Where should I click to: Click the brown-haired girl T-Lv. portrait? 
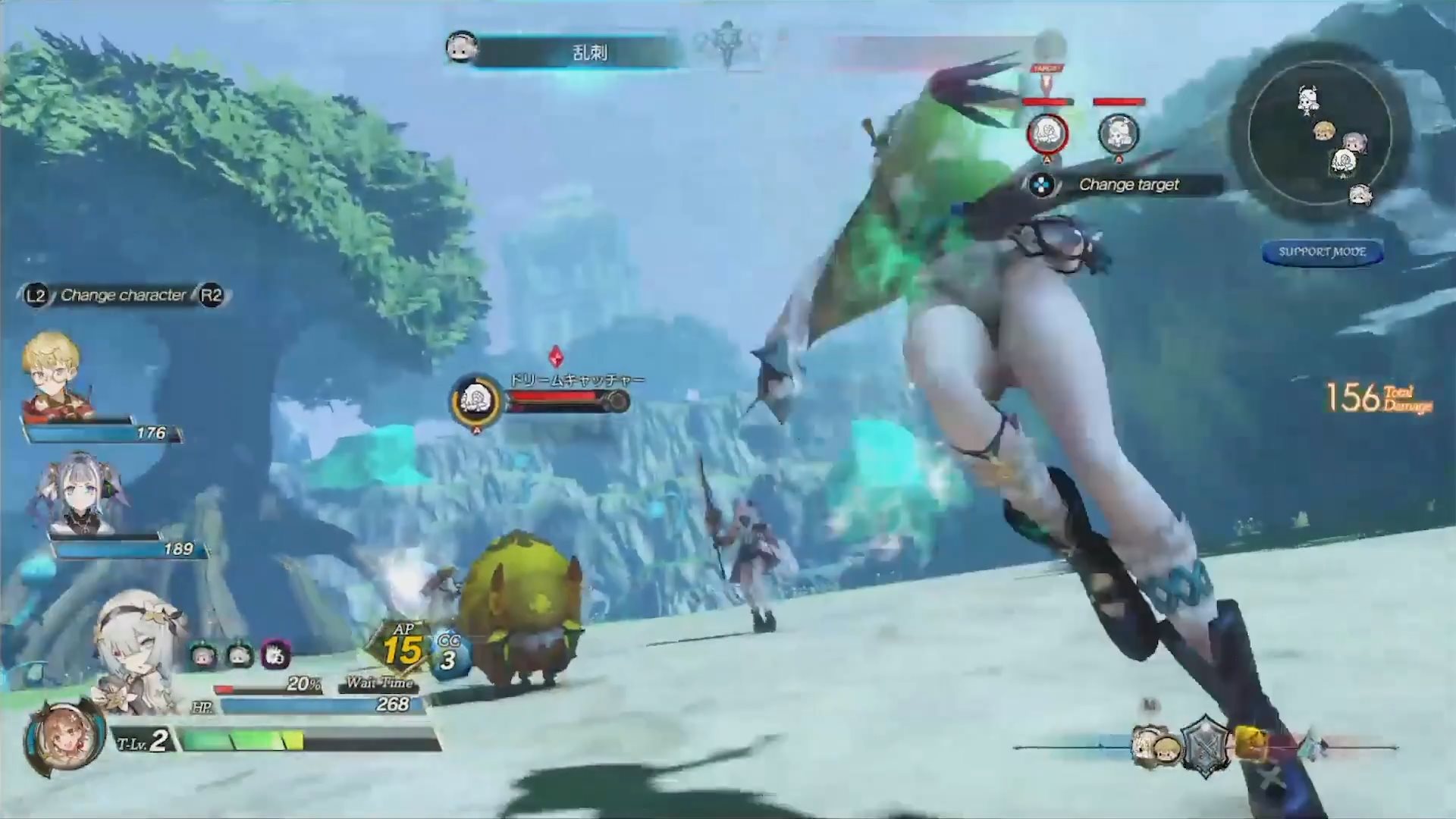pos(62,738)
